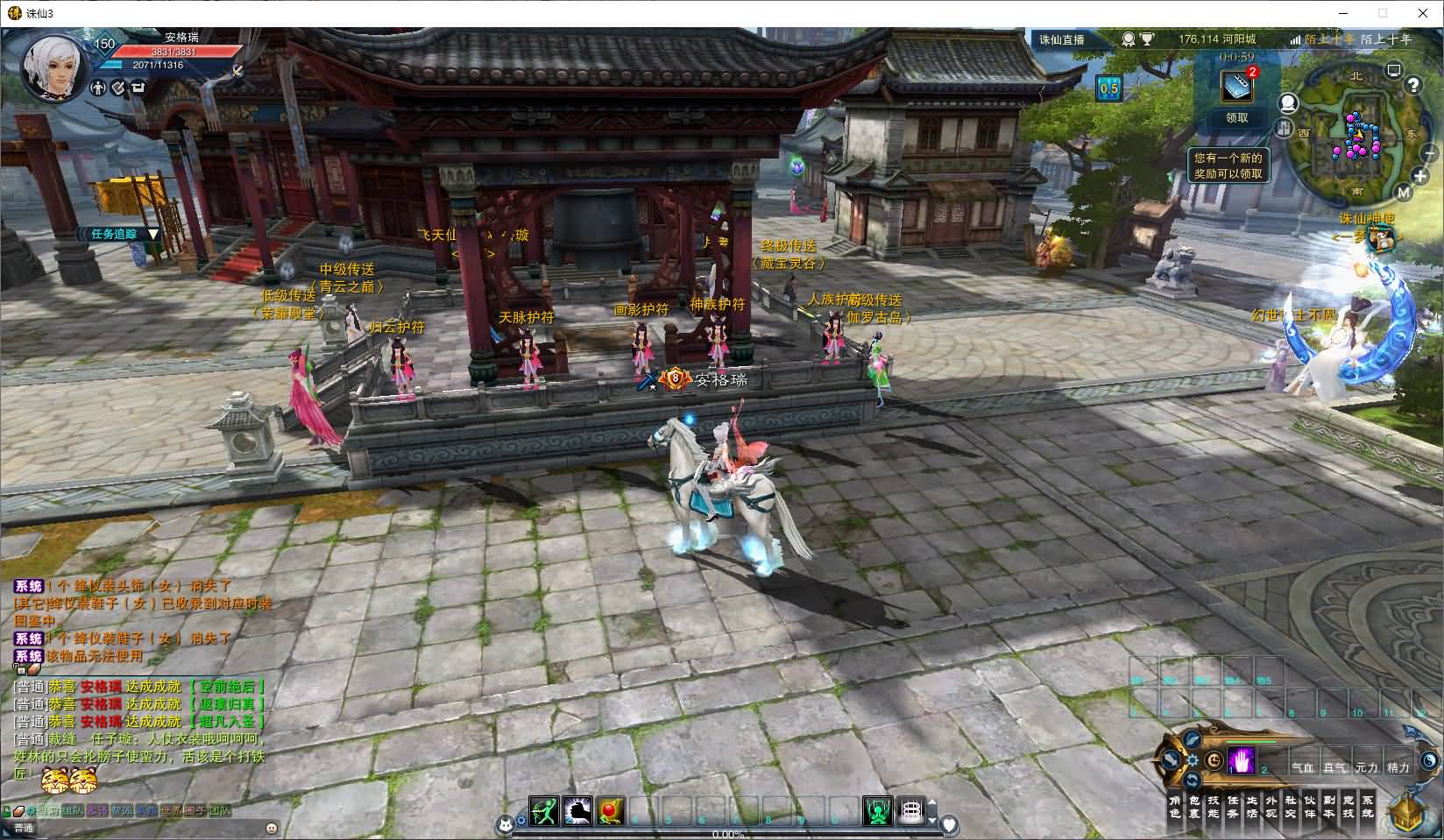
Task: Open the settings gear on the skill bar
Action: click(x=1193, y=760)
